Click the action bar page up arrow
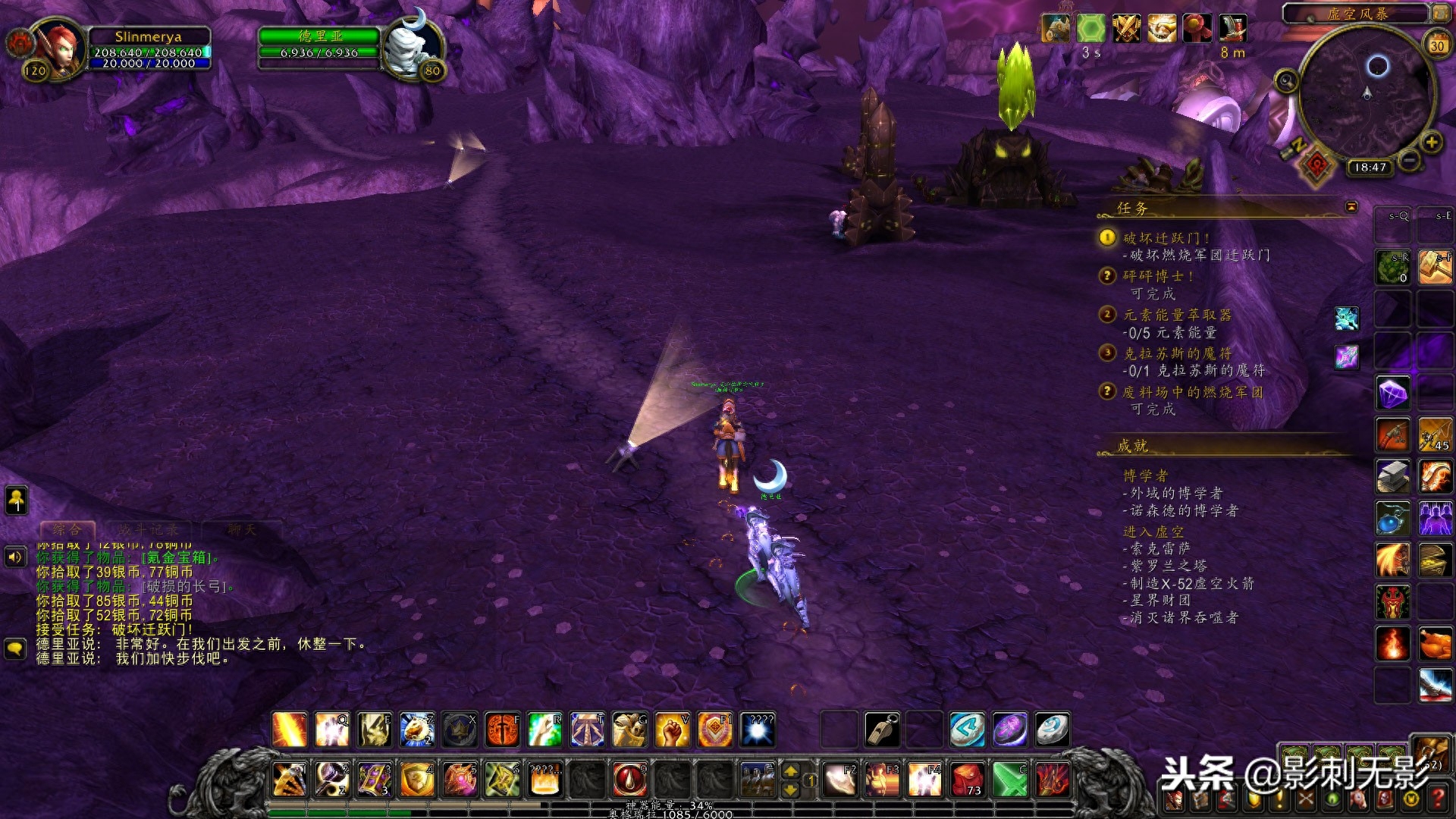This screenshot has height=819, width=1456. [791, 771]
